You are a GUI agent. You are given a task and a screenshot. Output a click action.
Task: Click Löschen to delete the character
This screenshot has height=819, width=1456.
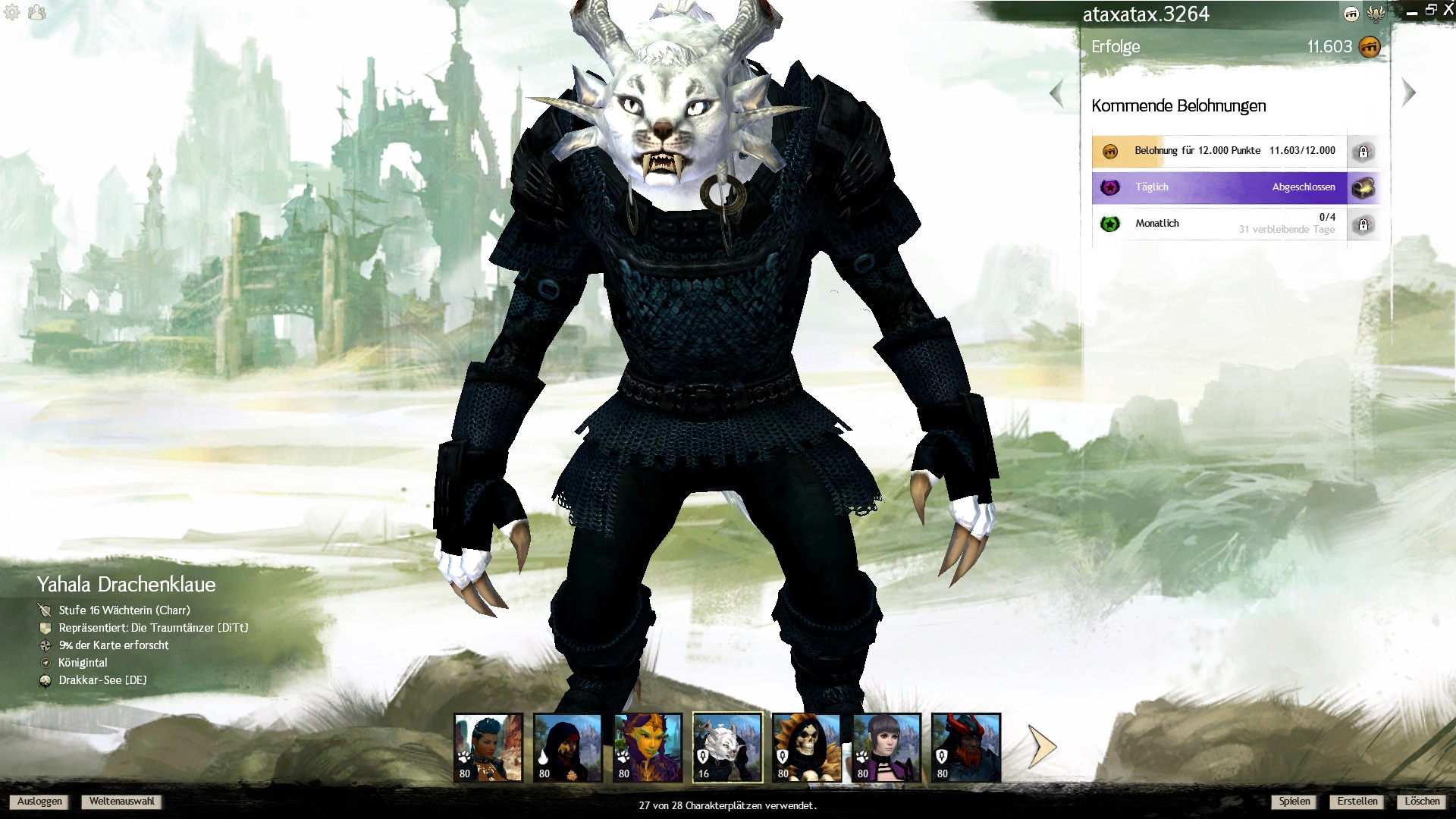1421,802
